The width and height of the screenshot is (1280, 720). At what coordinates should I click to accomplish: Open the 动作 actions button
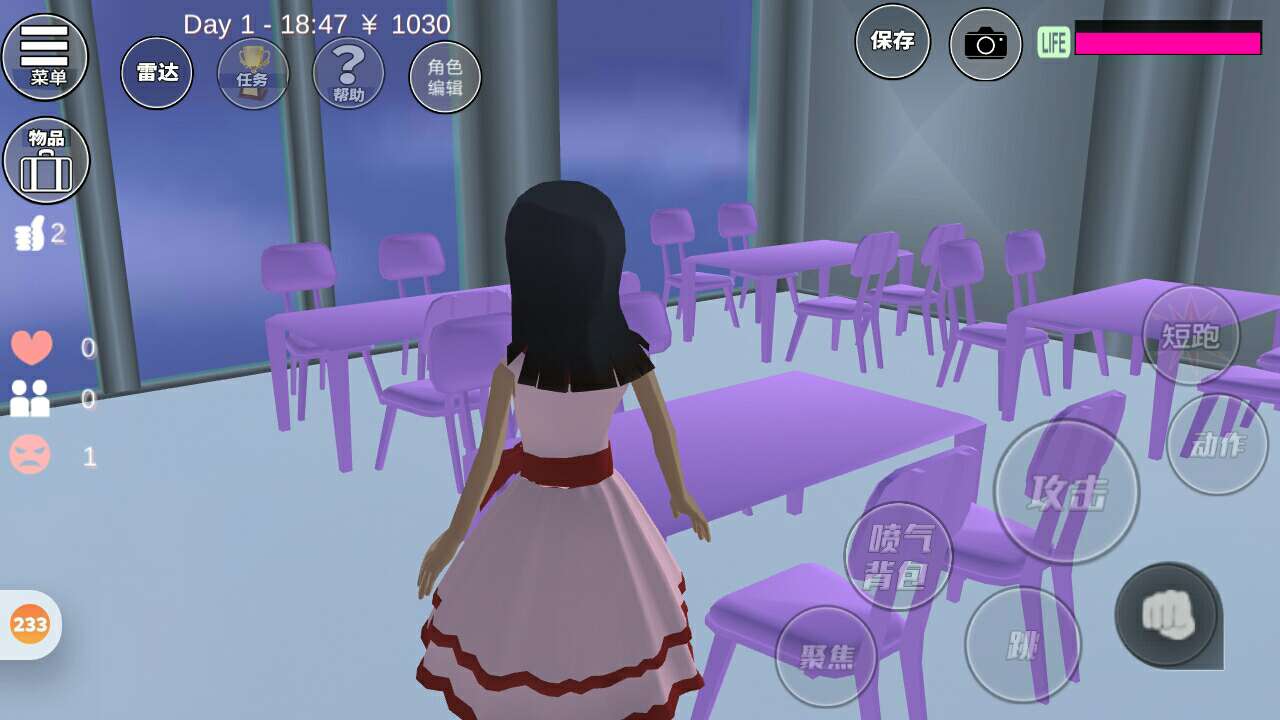click(x=1217, y=444)
